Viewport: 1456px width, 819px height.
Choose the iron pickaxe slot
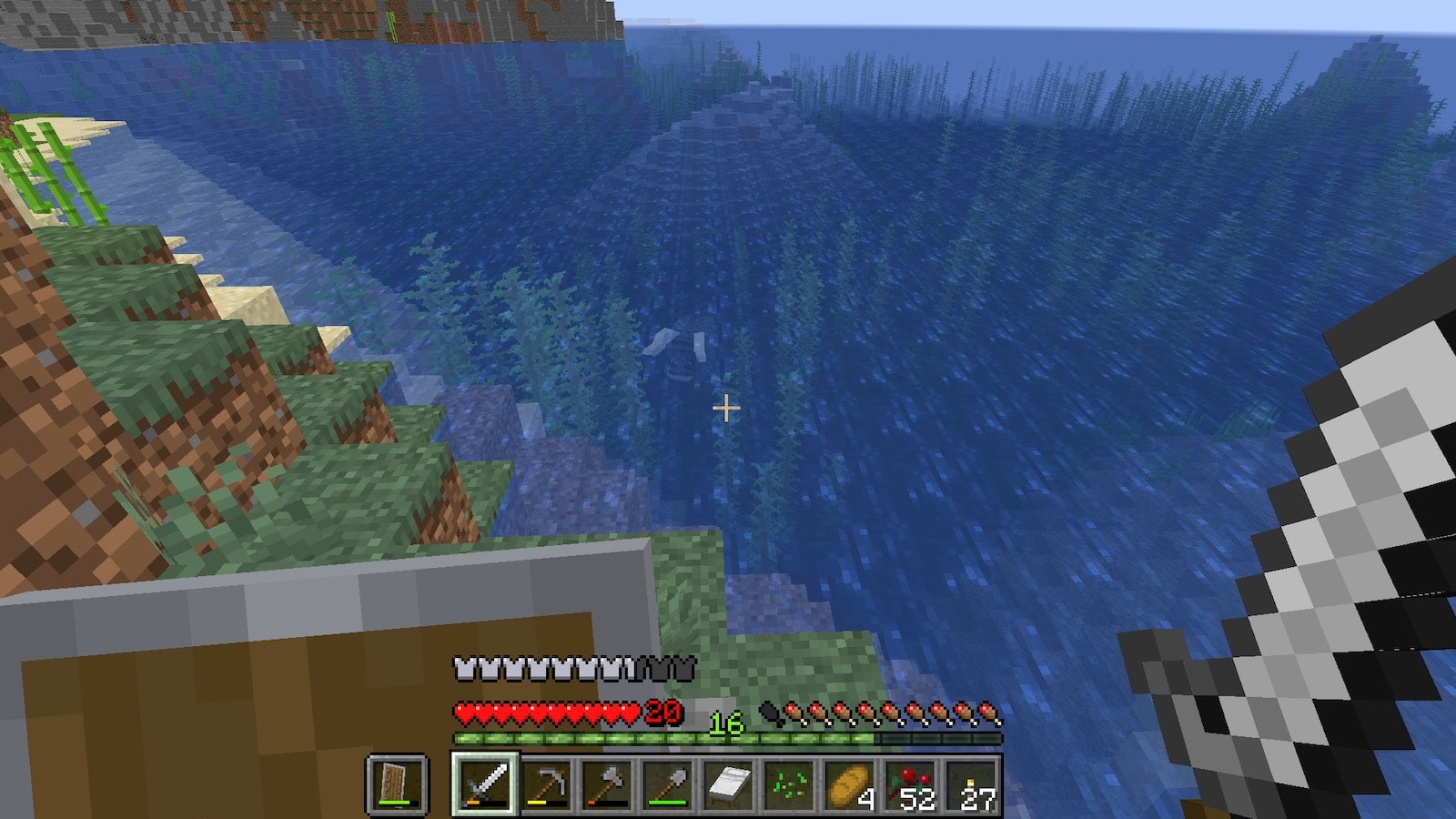coord(546,784)
